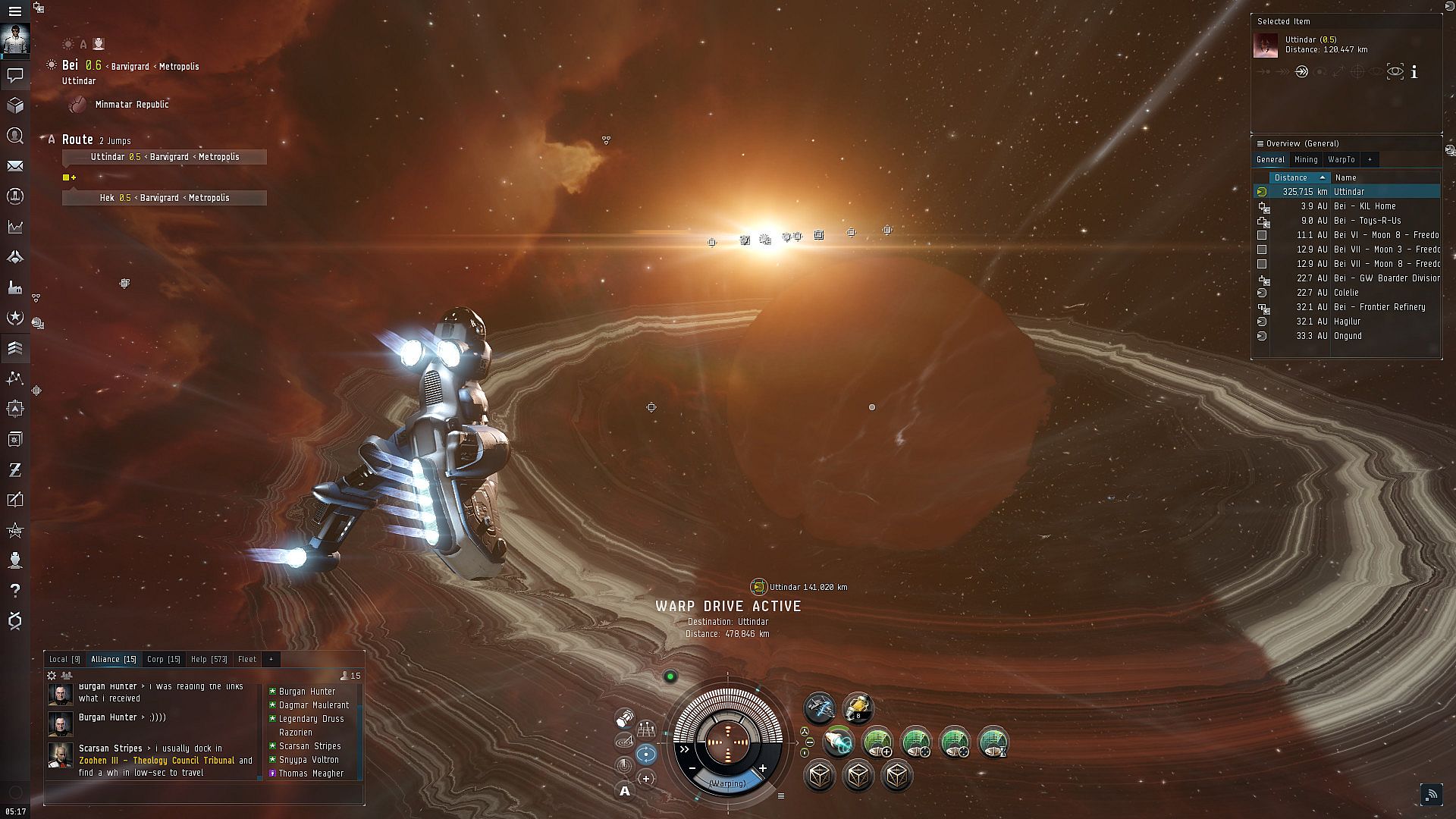Select the Fleet chat tab

(246, 659)
